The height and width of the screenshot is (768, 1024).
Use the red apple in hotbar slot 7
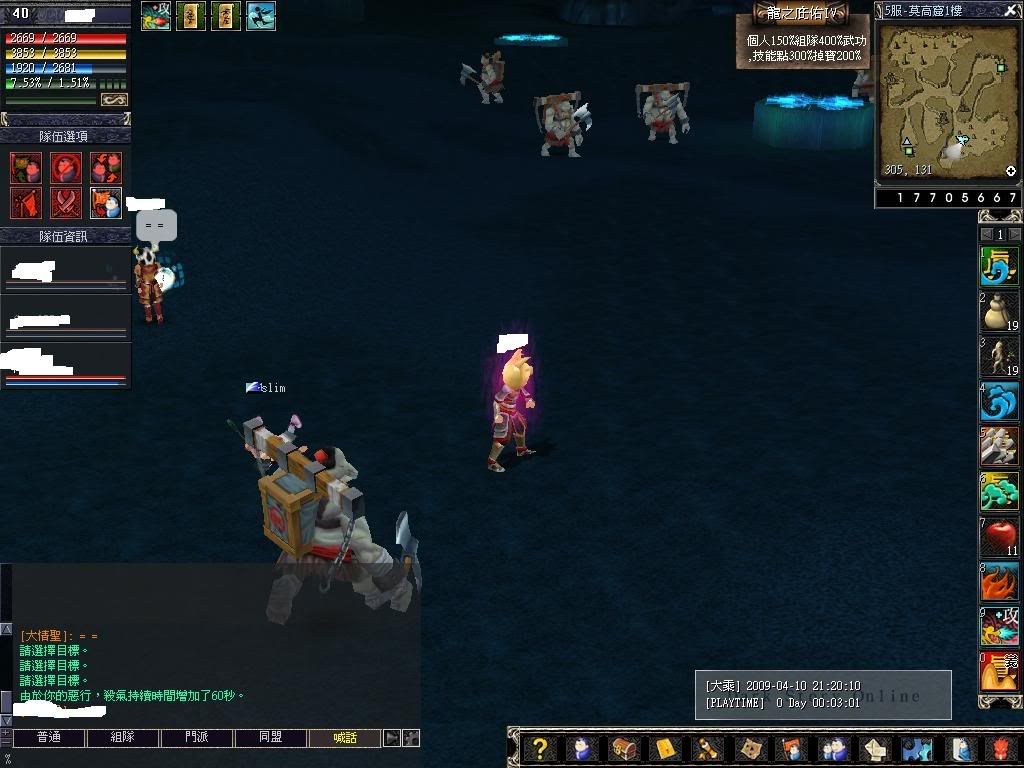[999, 537]
